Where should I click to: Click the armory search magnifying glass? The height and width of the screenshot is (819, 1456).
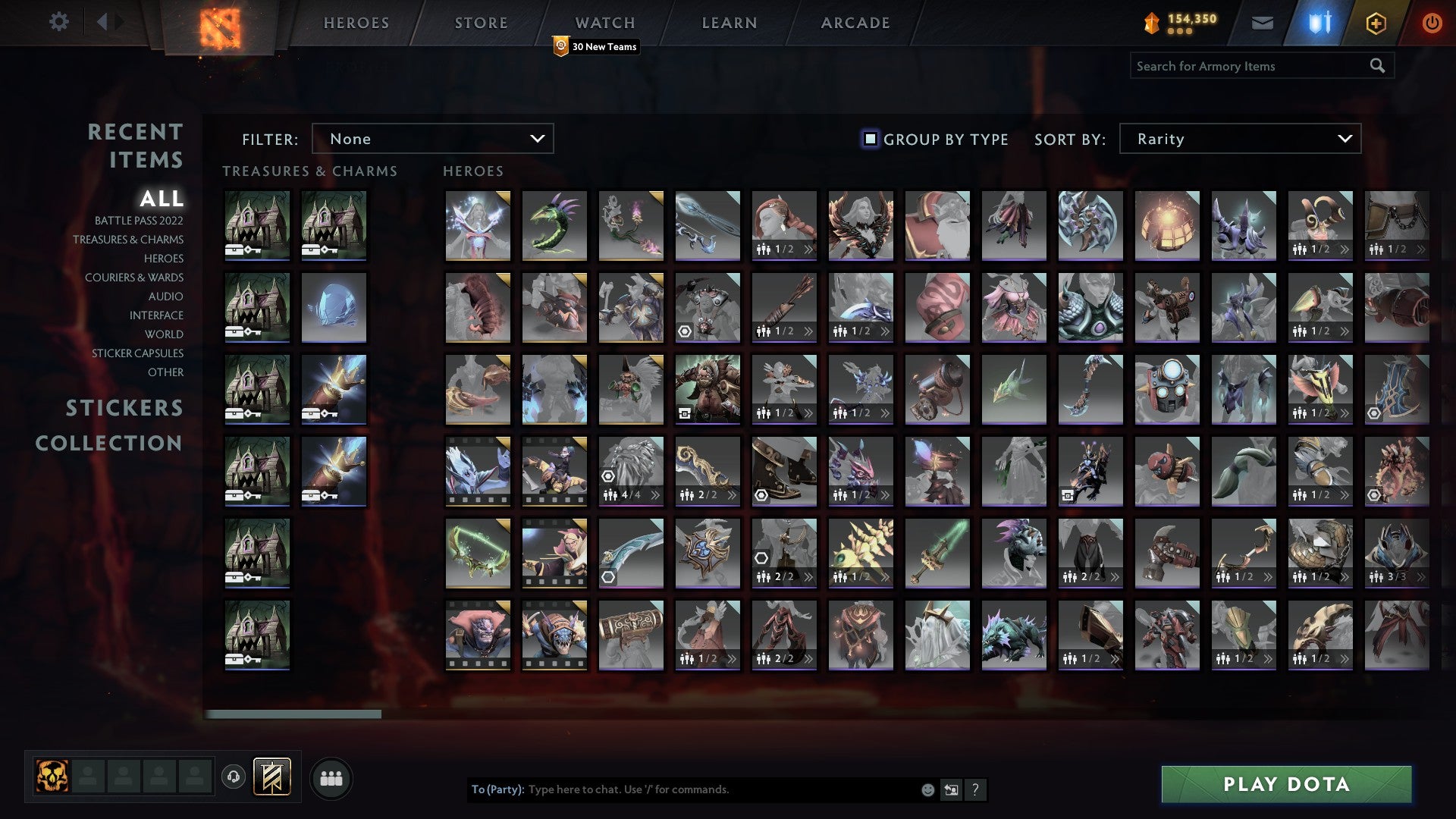pos(1376,65)
